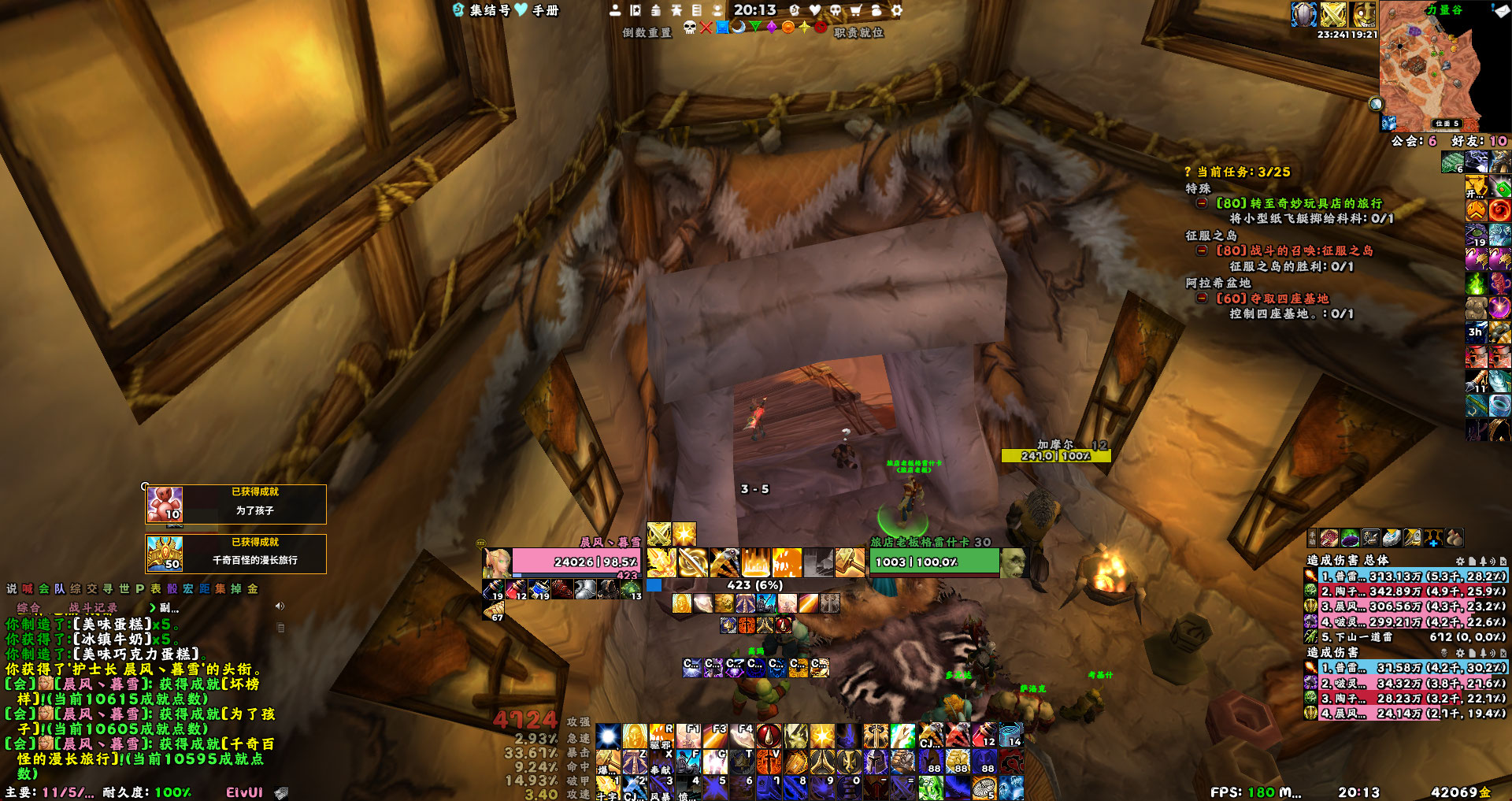Click the 为了孩子 achievement alert
Screen dimensions: 1512x801
236,504
